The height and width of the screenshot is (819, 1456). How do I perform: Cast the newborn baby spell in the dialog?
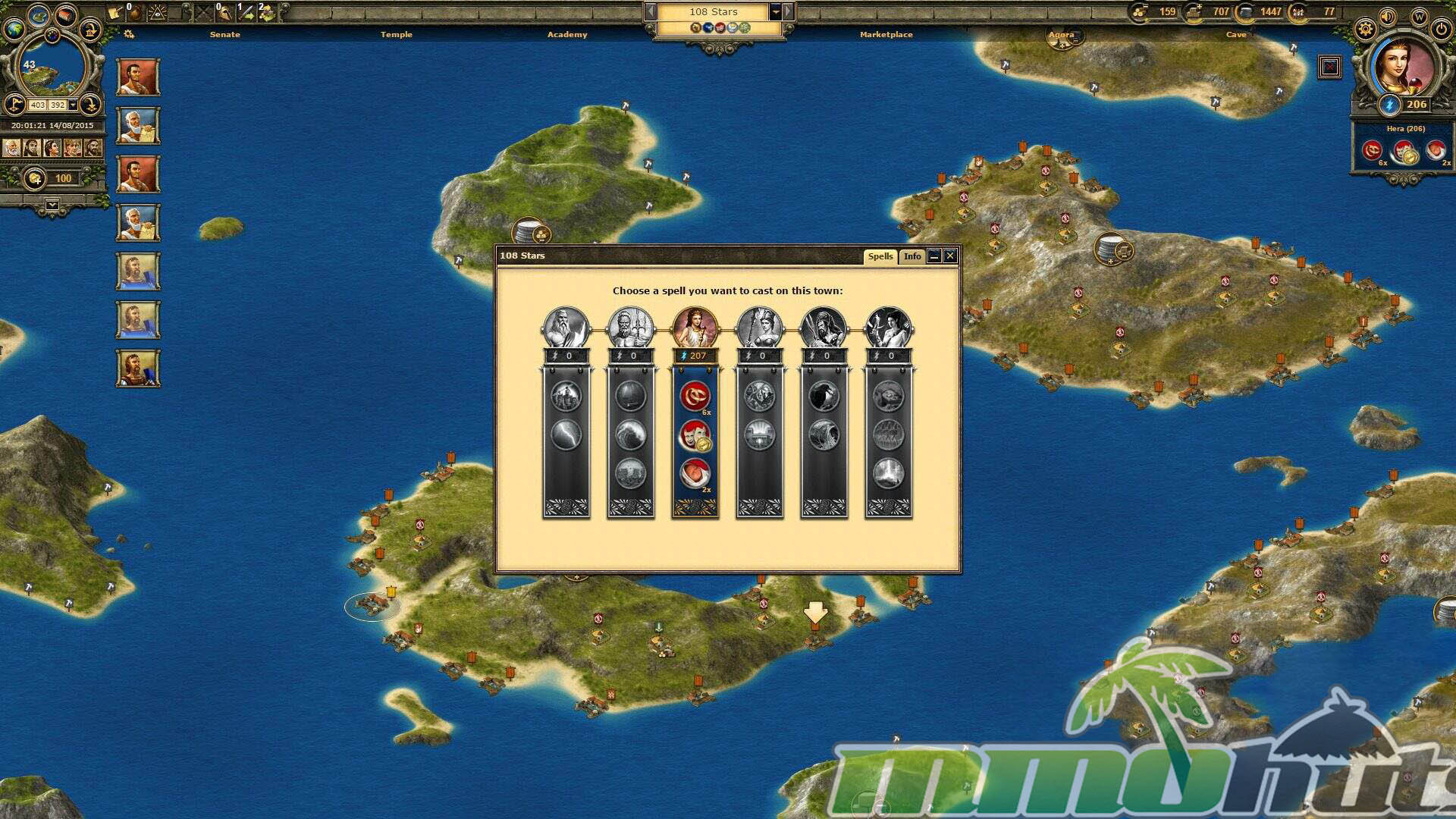pyautogui.click(x=695, y=474)
